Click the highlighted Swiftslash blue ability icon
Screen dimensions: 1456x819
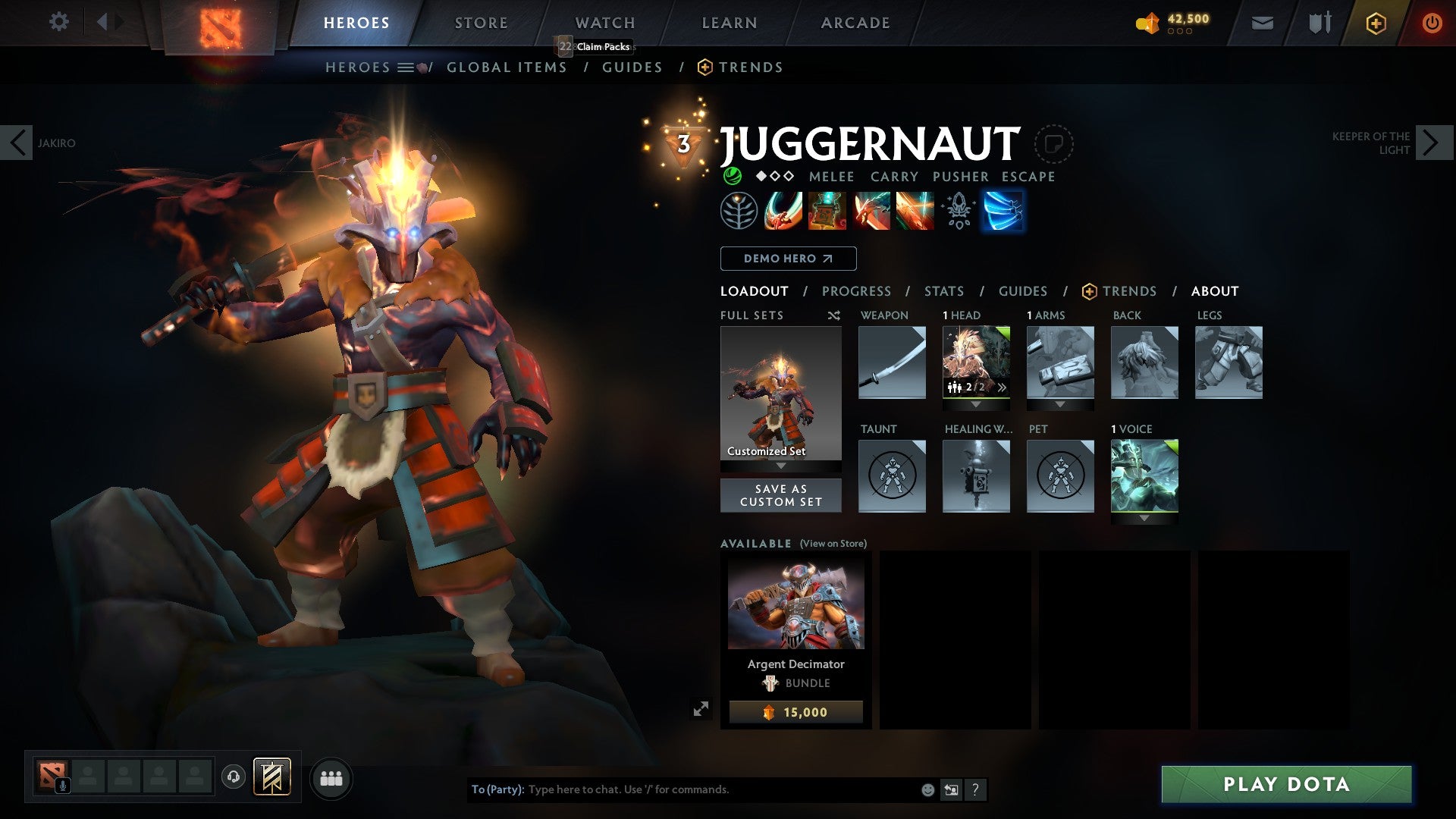point(1003,212)
